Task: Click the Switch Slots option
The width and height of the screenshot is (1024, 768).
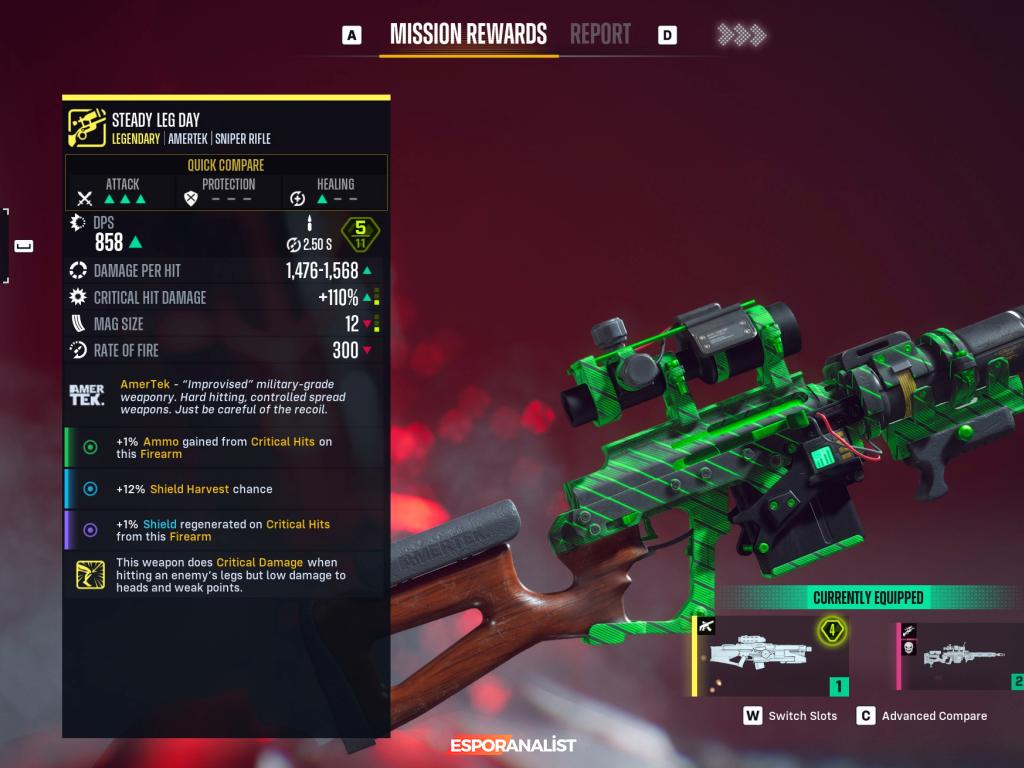Action: 790,716
